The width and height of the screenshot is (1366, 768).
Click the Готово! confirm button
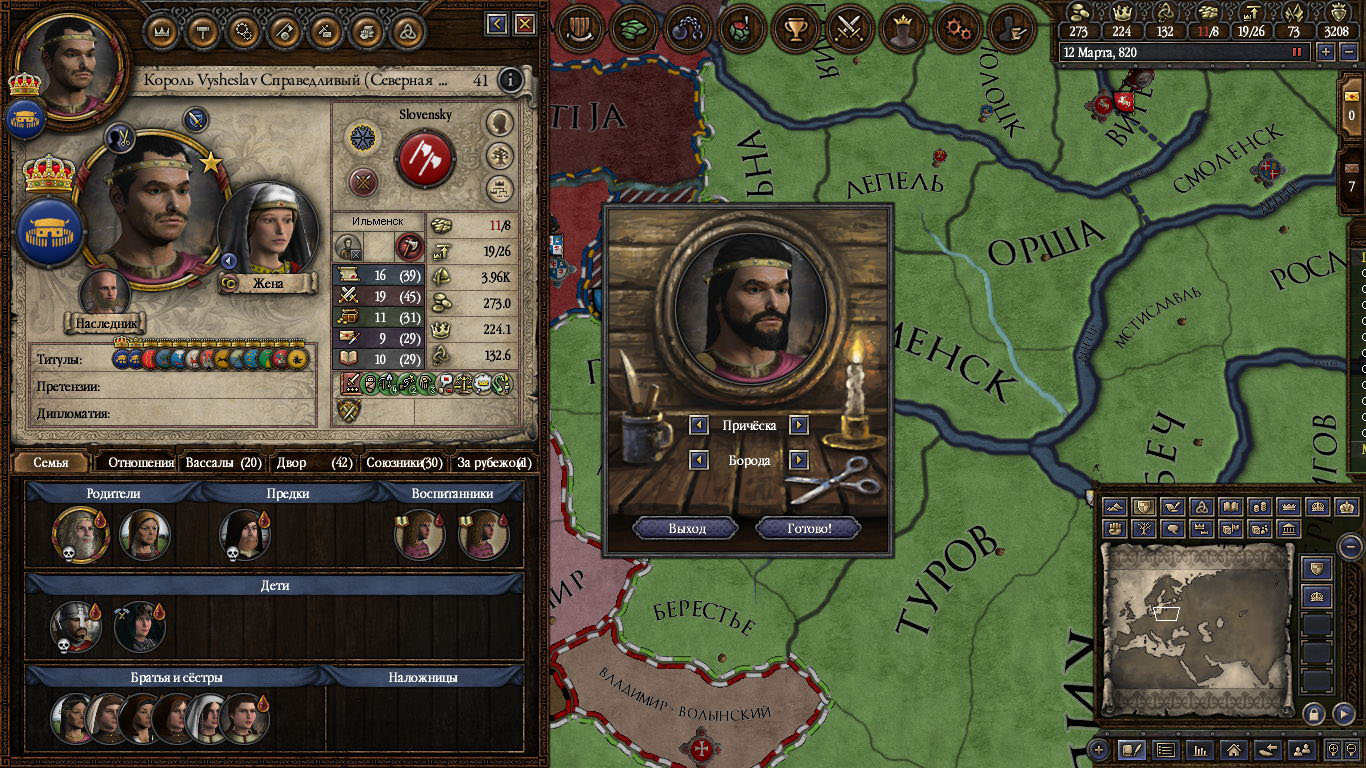coord(808,528)
